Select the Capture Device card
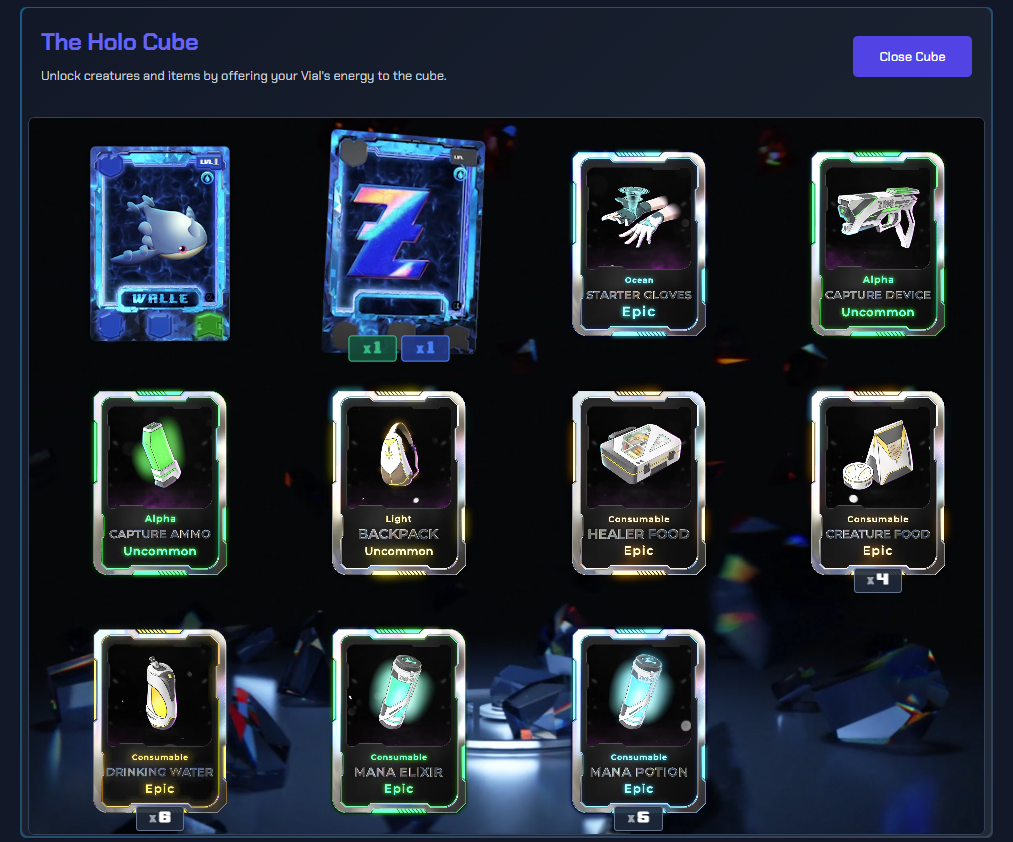Viewport: 1013px width, 842px height. click(878, 243)
